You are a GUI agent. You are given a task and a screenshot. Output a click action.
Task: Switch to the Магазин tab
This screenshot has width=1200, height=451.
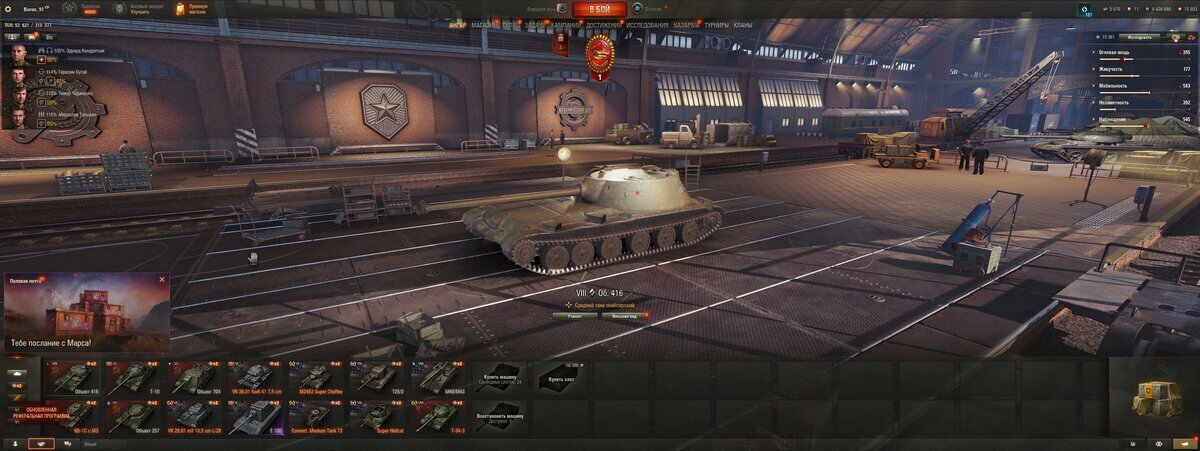click(x=484, y=25)
